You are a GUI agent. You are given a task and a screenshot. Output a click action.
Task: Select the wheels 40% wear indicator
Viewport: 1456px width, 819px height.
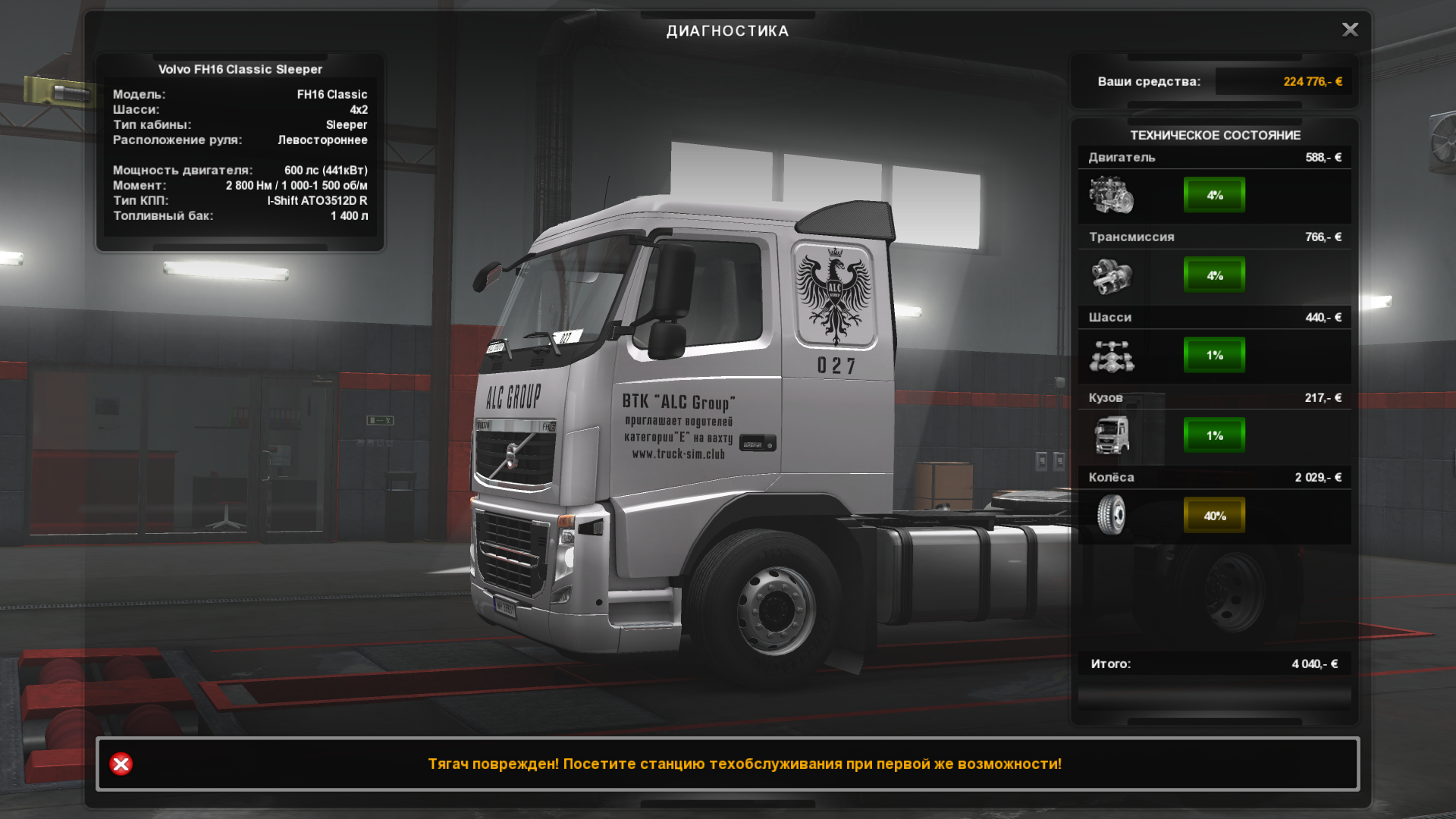tap(1214, 516)
